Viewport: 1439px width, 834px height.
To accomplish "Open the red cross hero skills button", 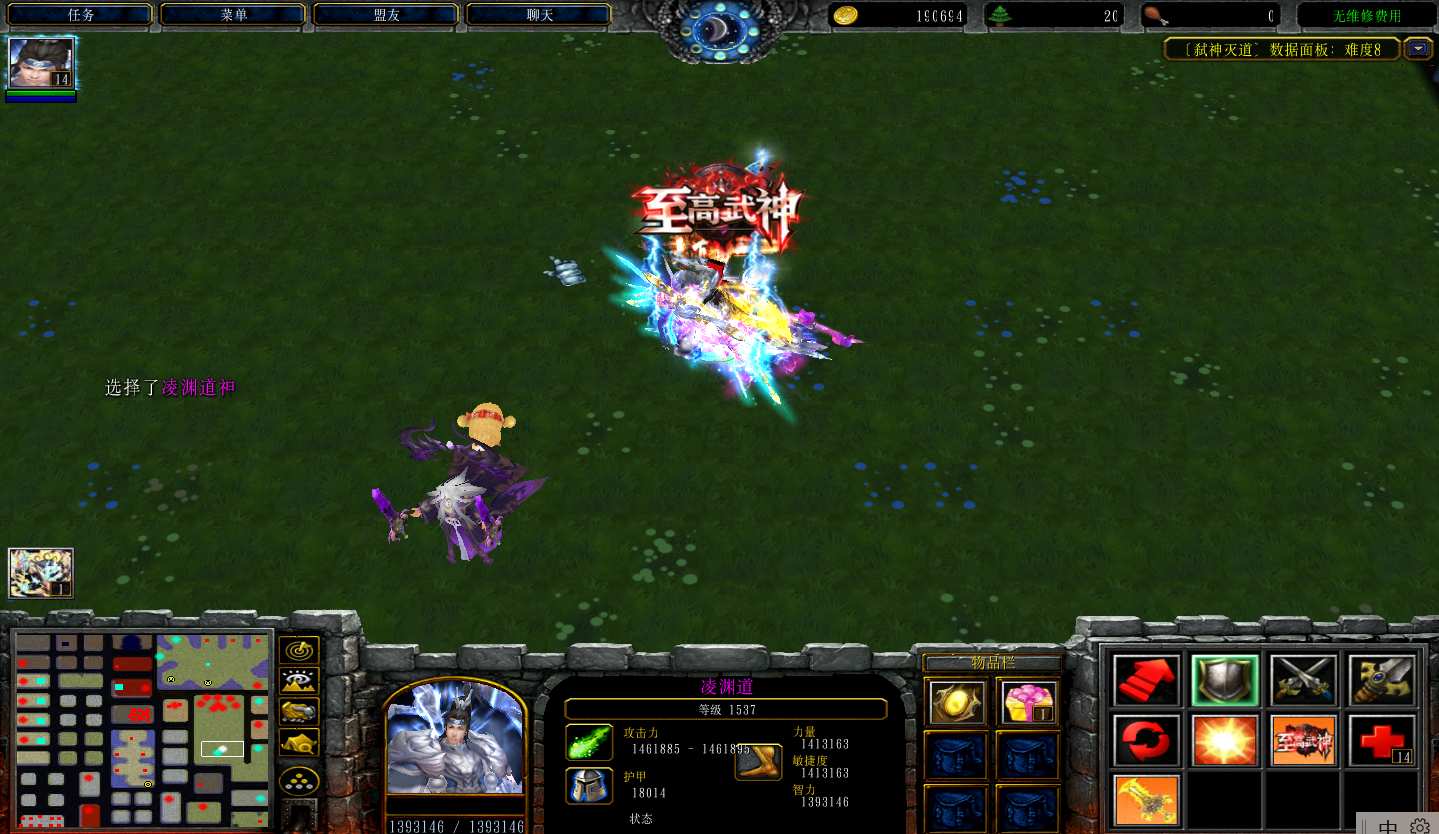I will point(1382,741).
